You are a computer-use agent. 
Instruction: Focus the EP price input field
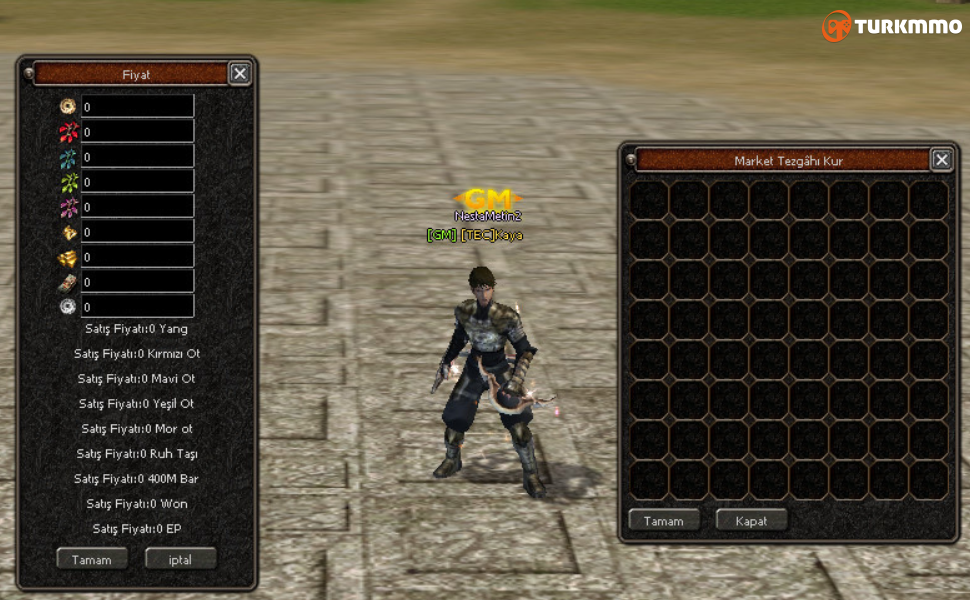click(137, 306)
